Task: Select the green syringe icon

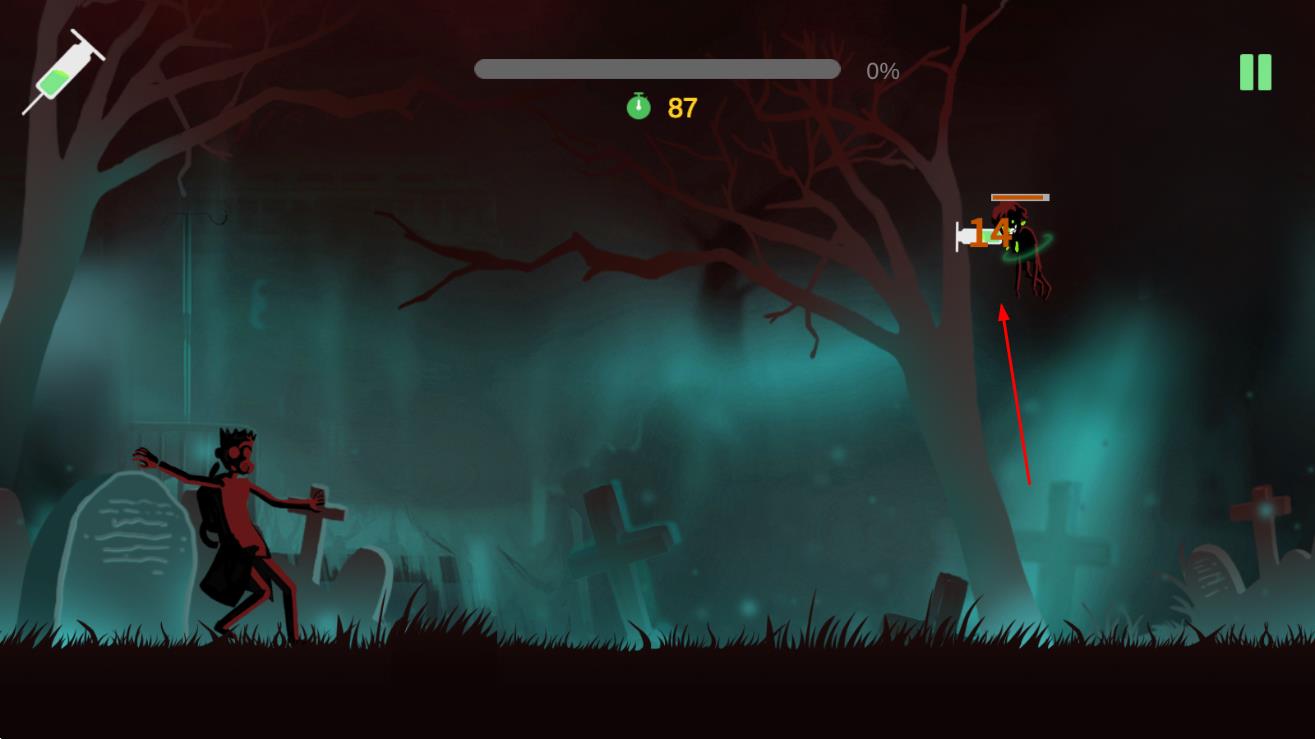Action: coord(63,72)
